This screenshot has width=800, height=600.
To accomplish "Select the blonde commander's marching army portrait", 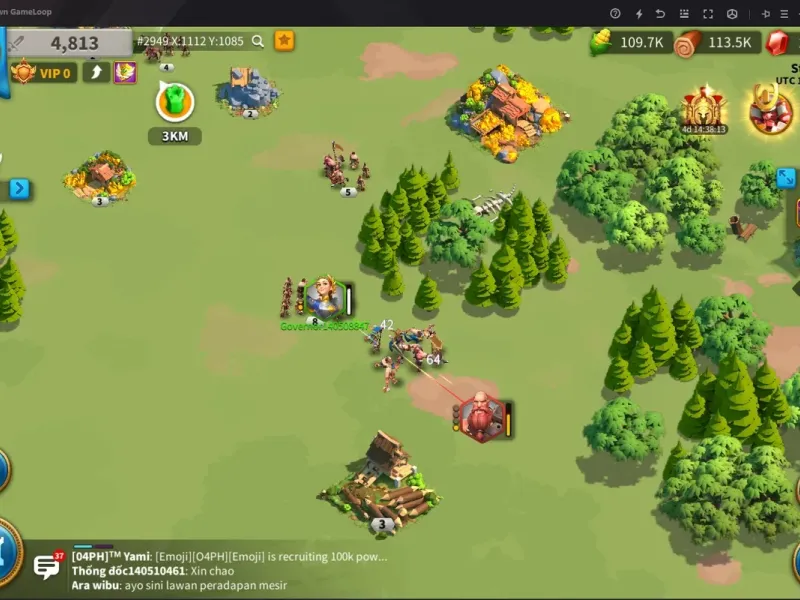I will coord(324,297).
